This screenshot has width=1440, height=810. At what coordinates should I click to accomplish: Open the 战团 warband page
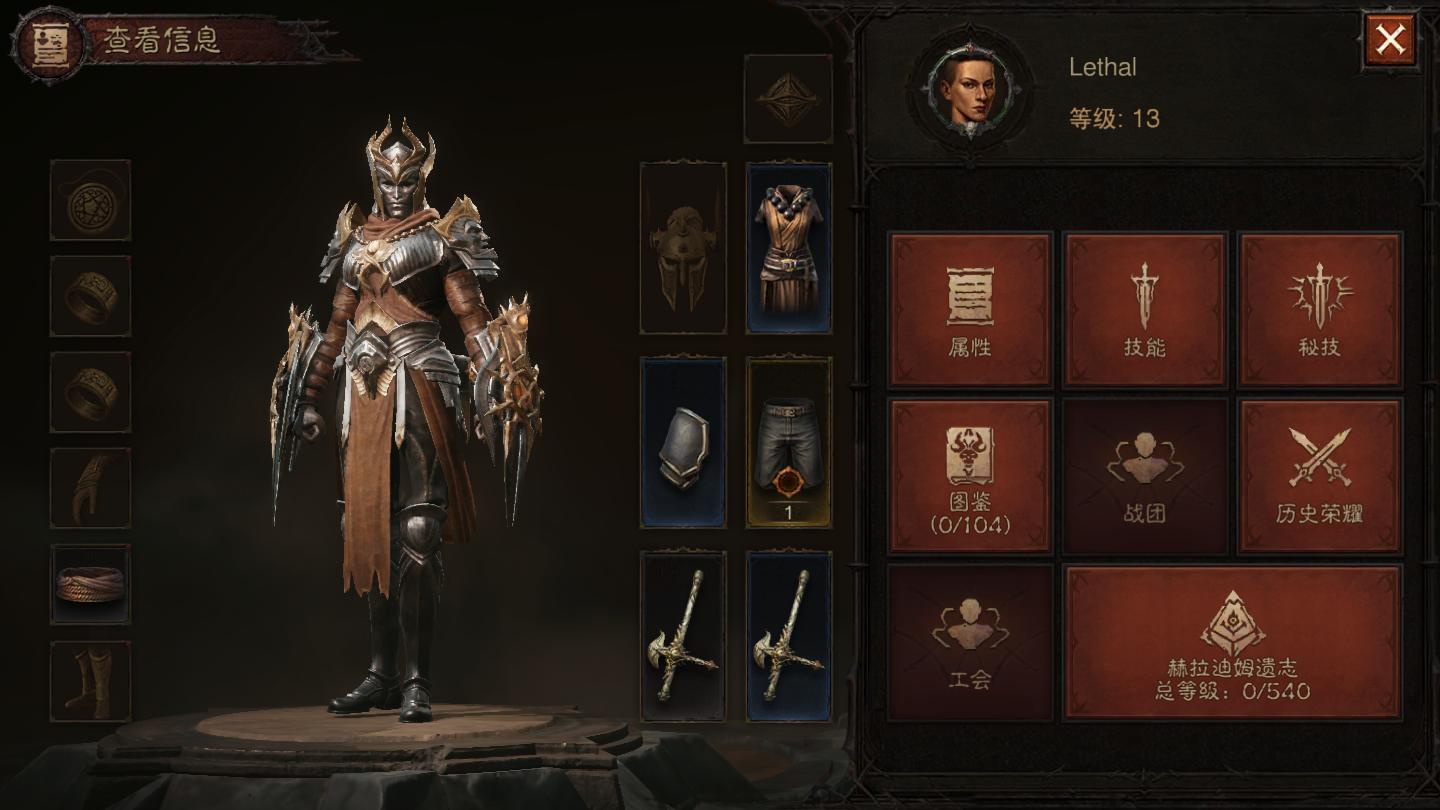(1145, 476)
